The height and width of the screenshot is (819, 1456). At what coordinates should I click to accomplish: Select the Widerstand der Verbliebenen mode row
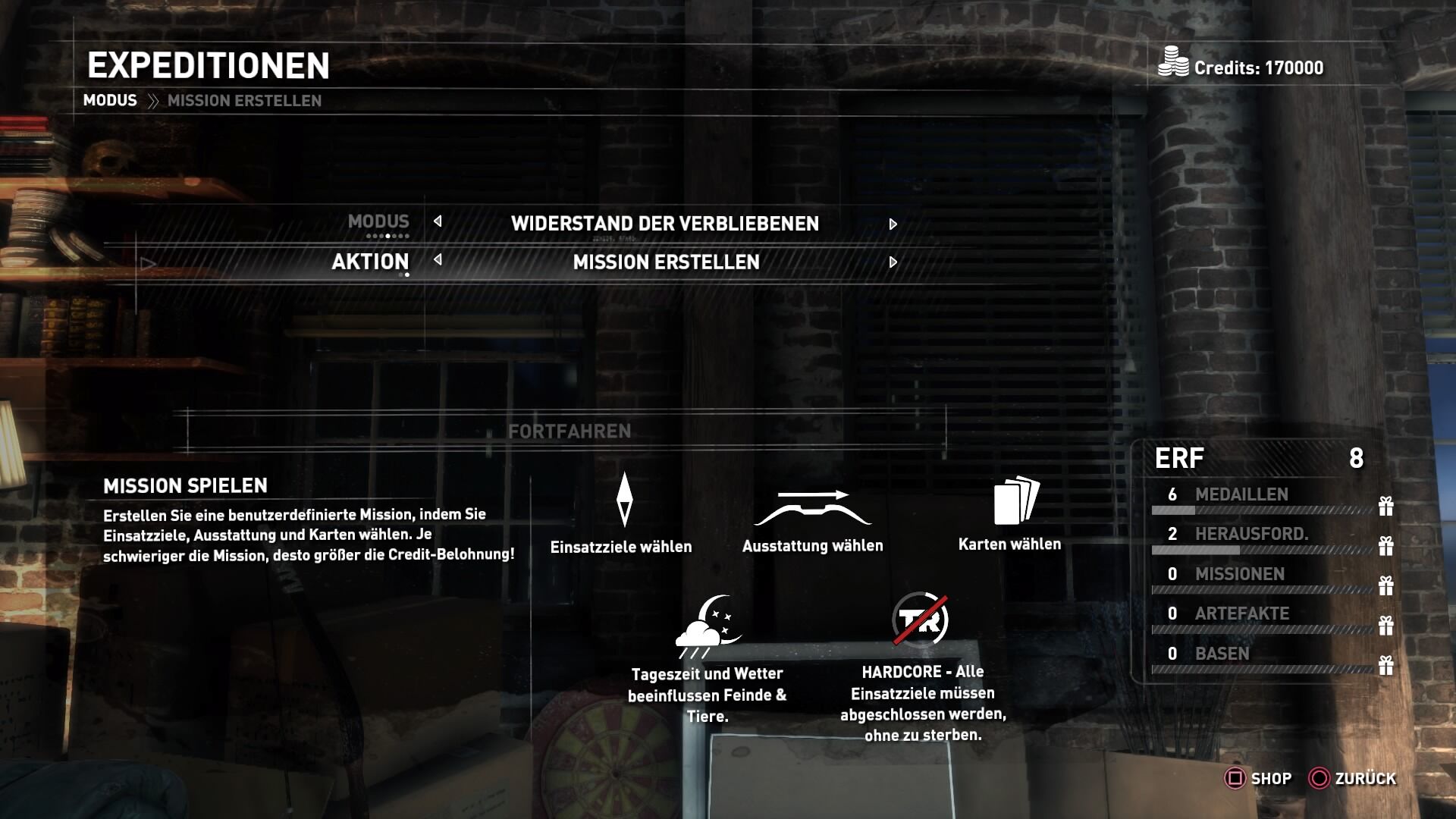[664, 224]
